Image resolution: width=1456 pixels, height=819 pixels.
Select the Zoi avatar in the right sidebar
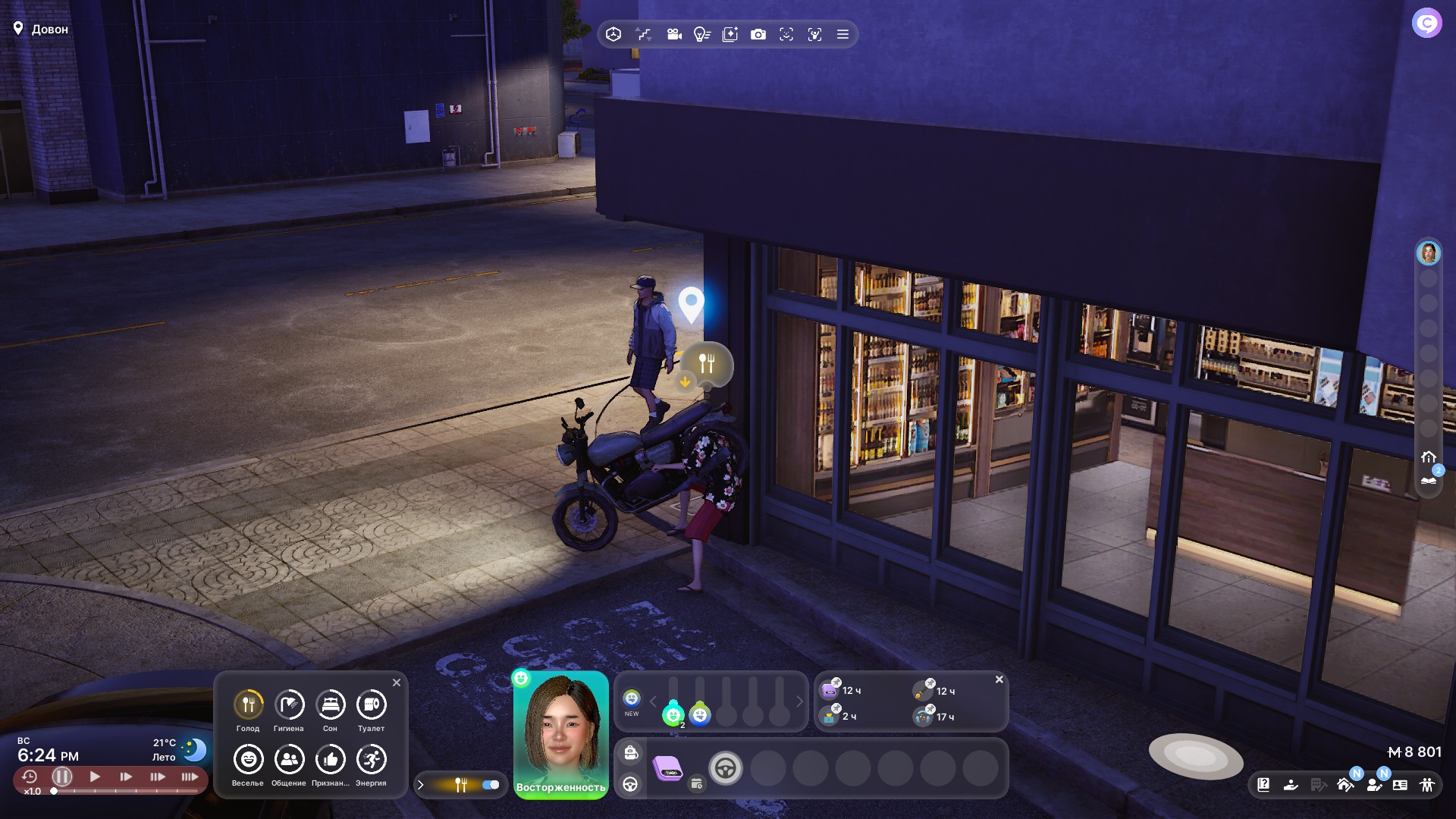tap(1428, 253)
